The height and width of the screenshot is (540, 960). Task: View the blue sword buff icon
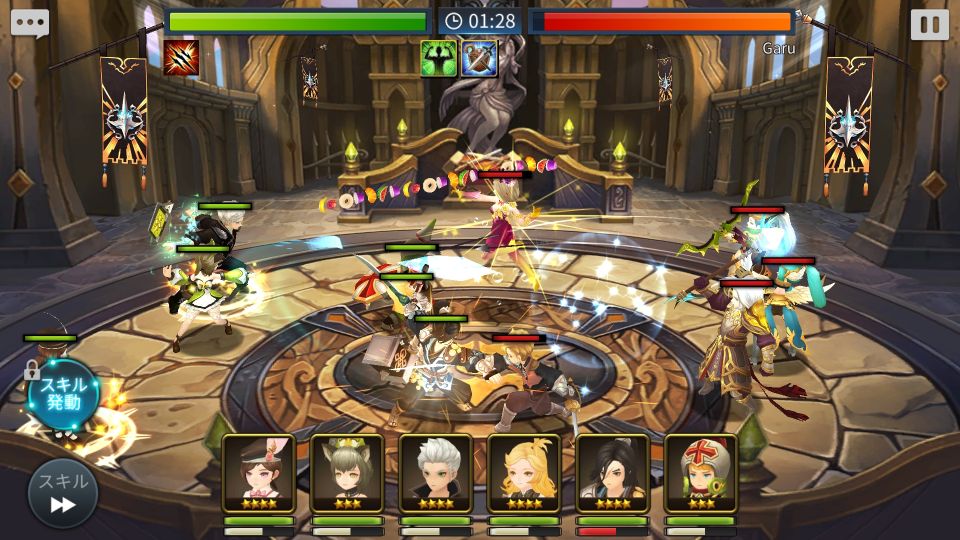point(479,58)
